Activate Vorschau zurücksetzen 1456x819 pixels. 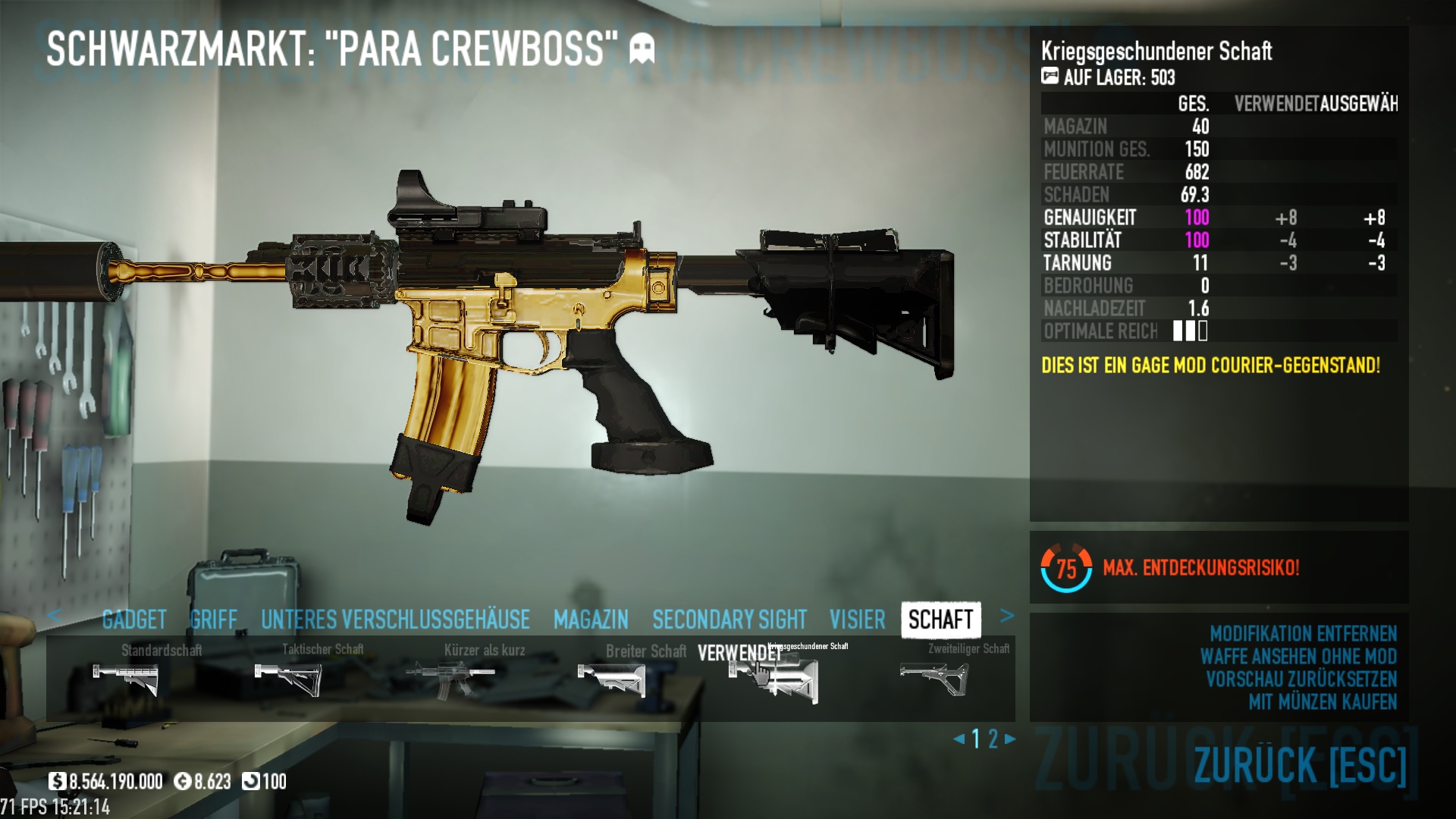coord(1301,679)
